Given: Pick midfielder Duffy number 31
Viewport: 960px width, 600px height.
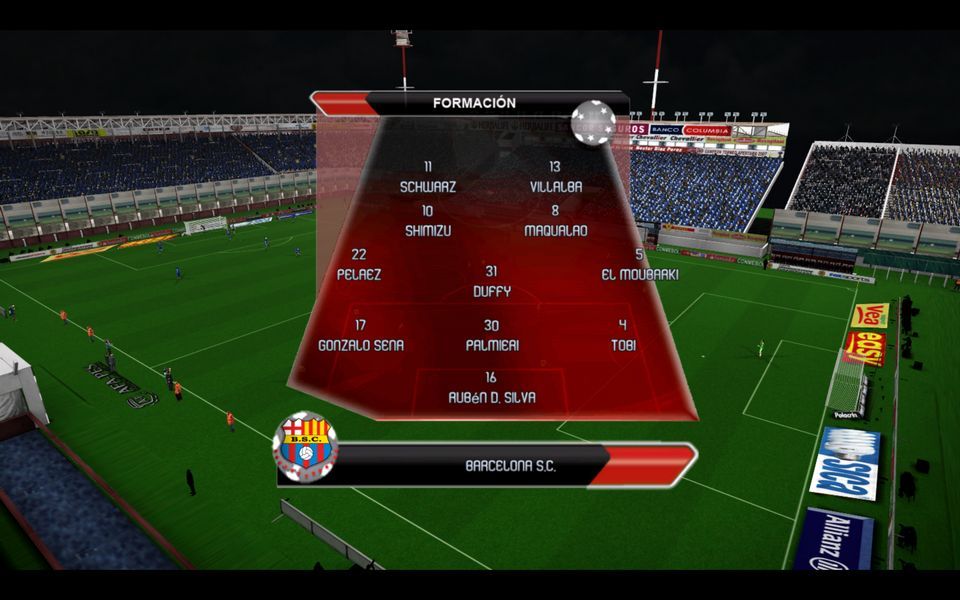Looking at the screenshot, I should tap(491, 282).
